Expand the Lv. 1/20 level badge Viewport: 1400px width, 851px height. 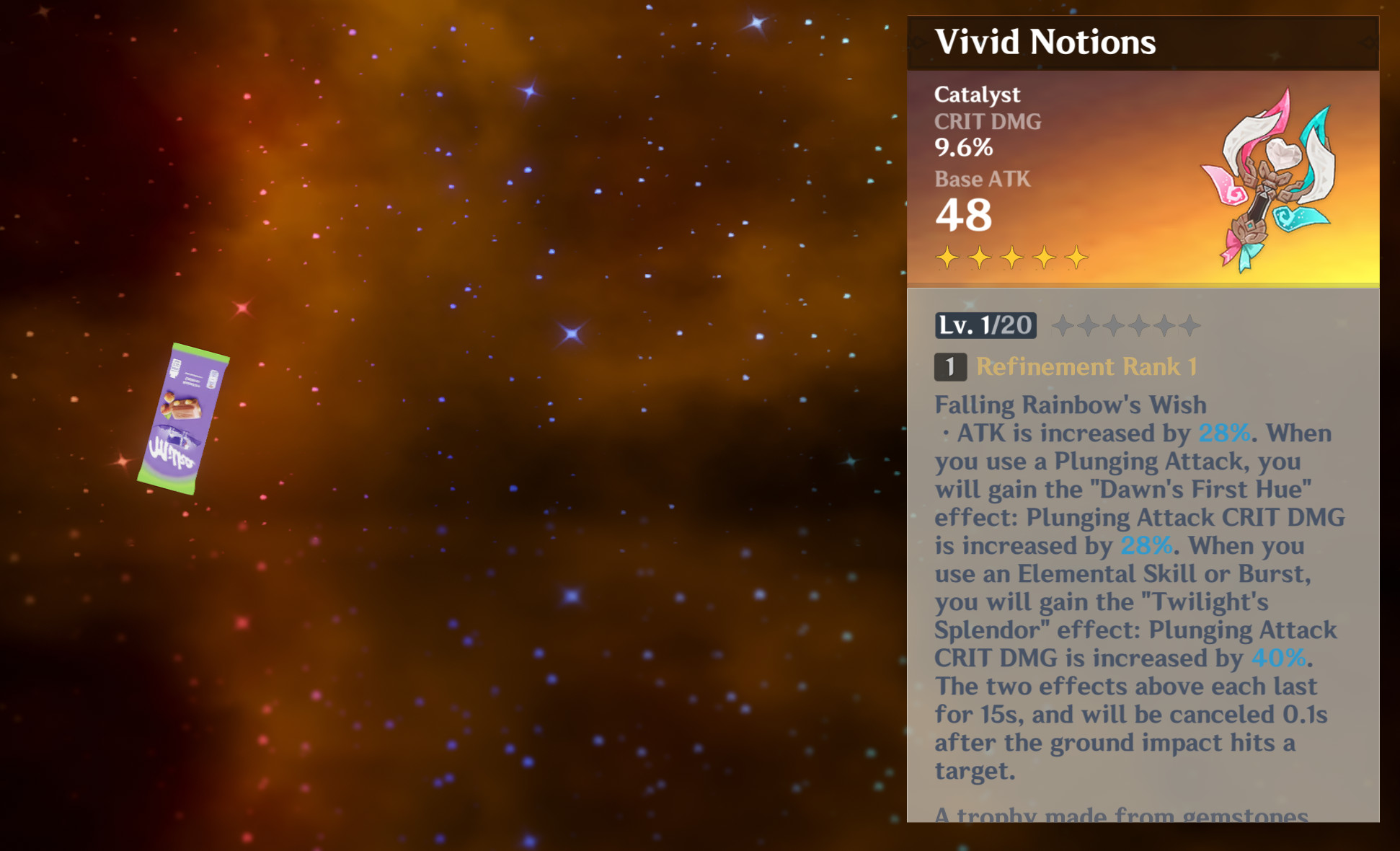tap(985, 325)
